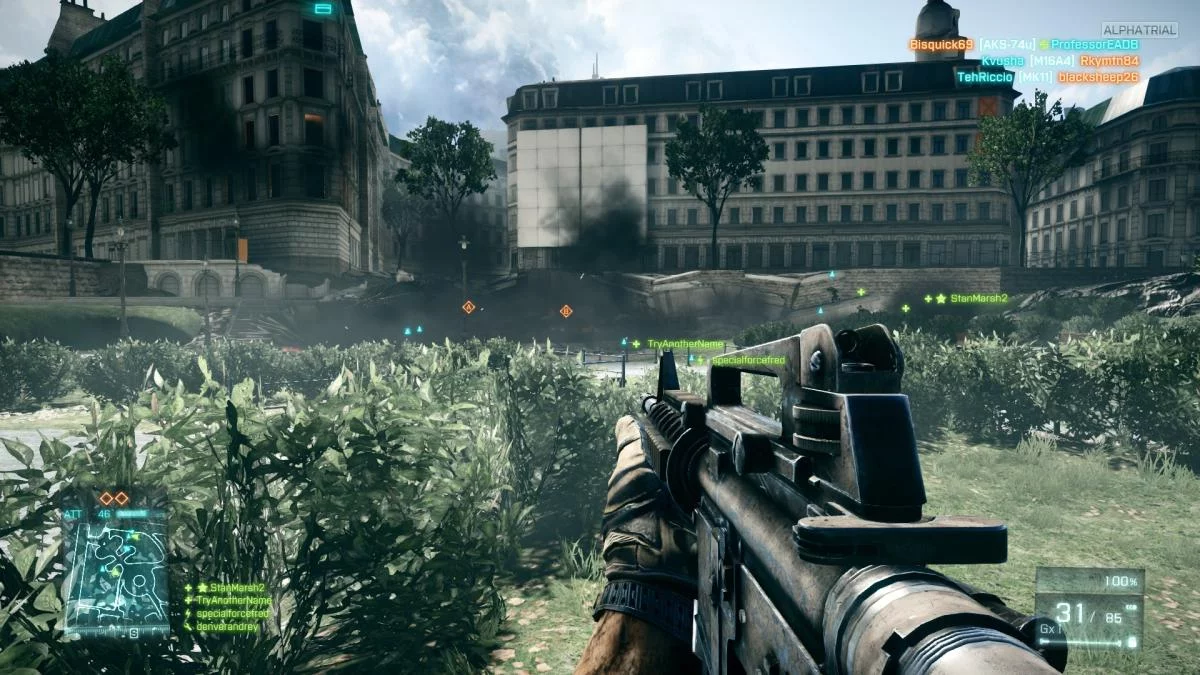Click the ALPHATRIAL badge
Screen dimensions: 1200x675
pos(1139,30)
